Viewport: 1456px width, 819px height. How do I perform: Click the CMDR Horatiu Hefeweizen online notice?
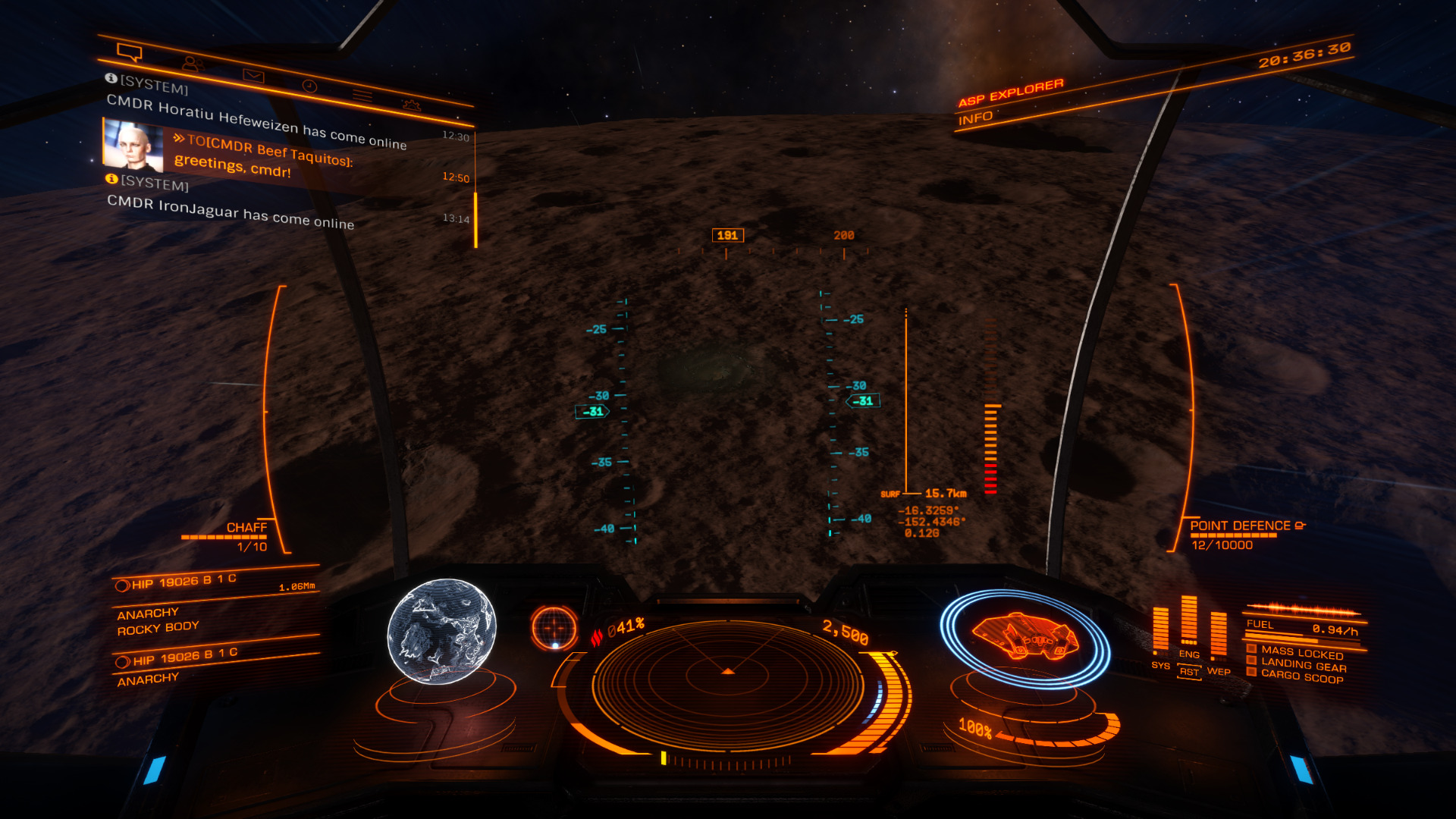pos(256,121)
